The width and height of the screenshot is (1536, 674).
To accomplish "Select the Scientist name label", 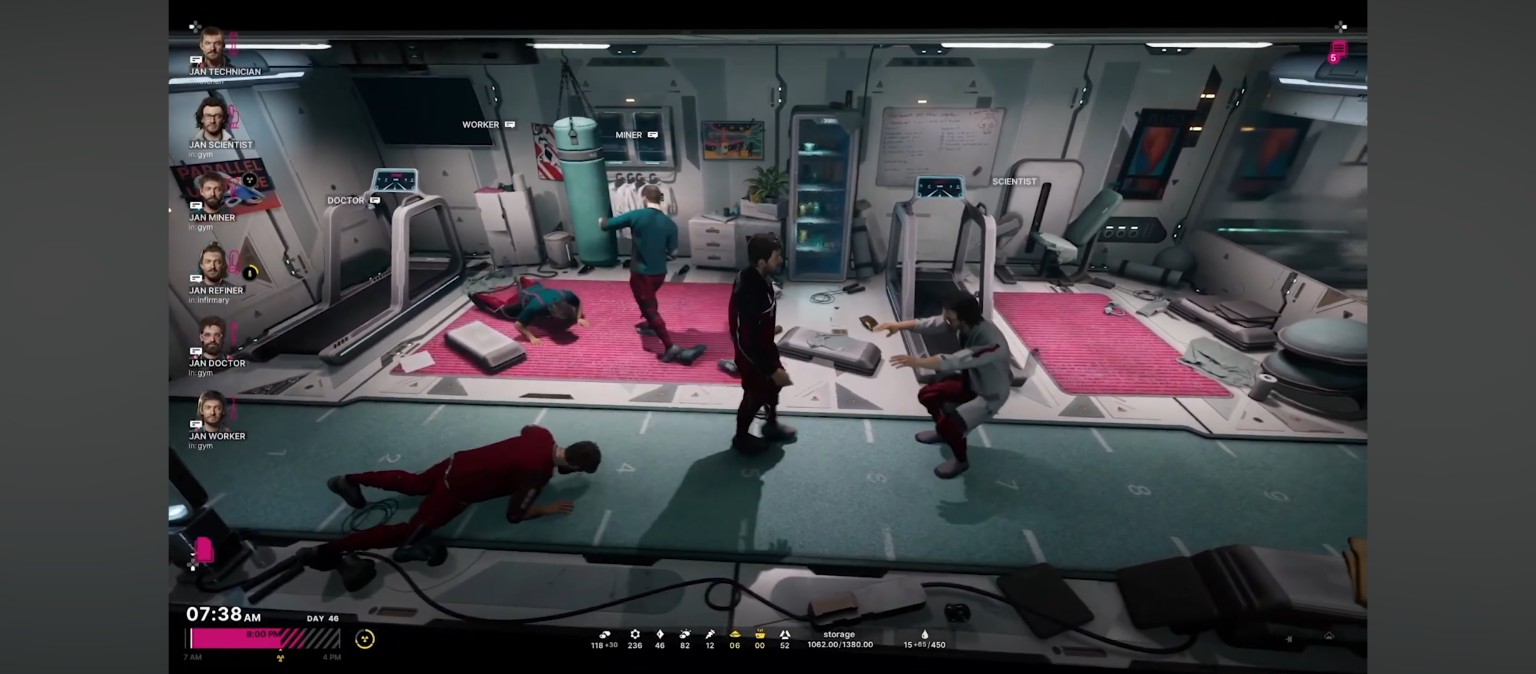I will [1014, 182].
